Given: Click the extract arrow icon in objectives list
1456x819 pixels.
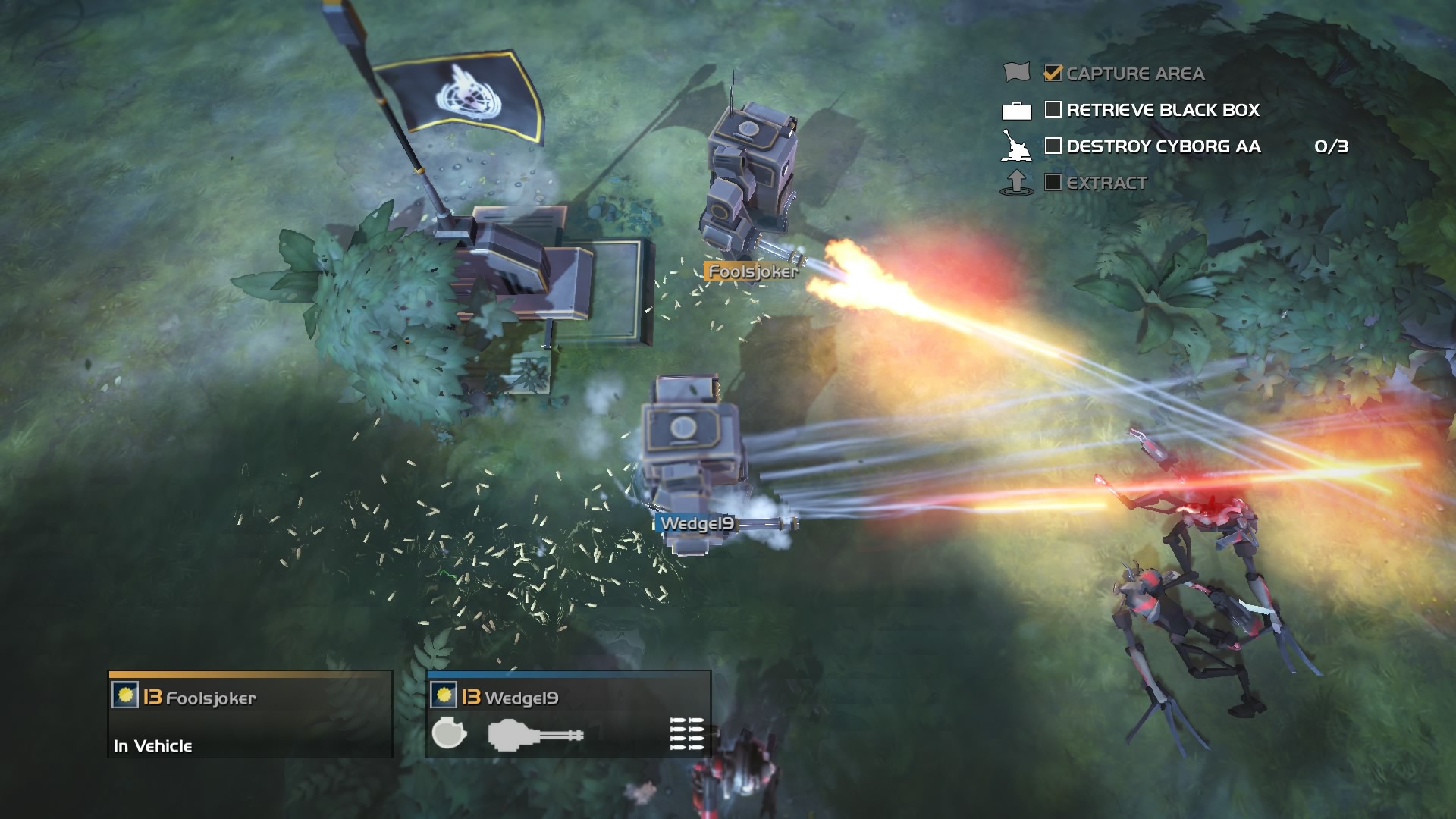Looking at the screenshot, I should coord(1015,181).
